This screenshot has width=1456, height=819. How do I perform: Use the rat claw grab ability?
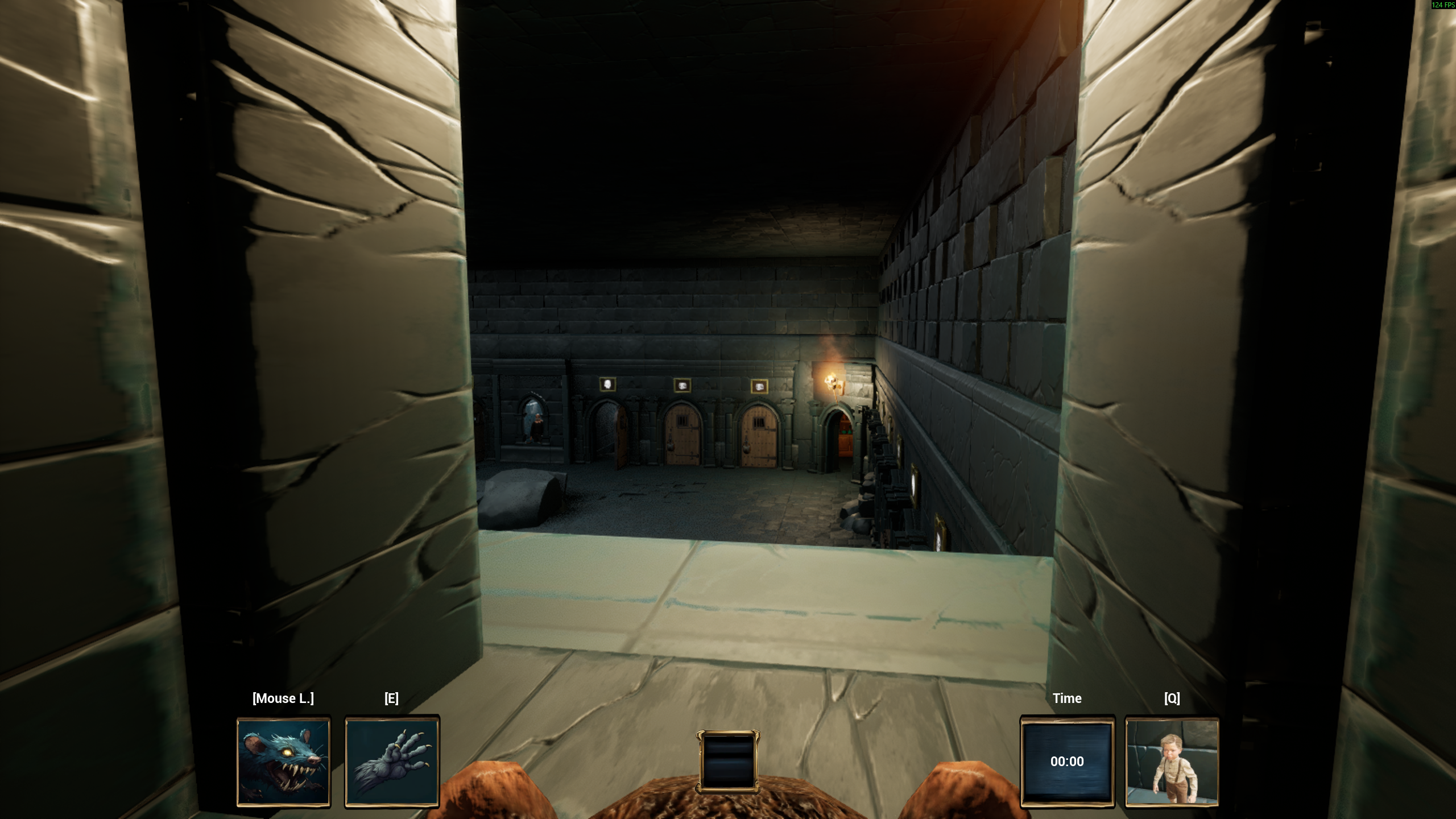point(392,761)
